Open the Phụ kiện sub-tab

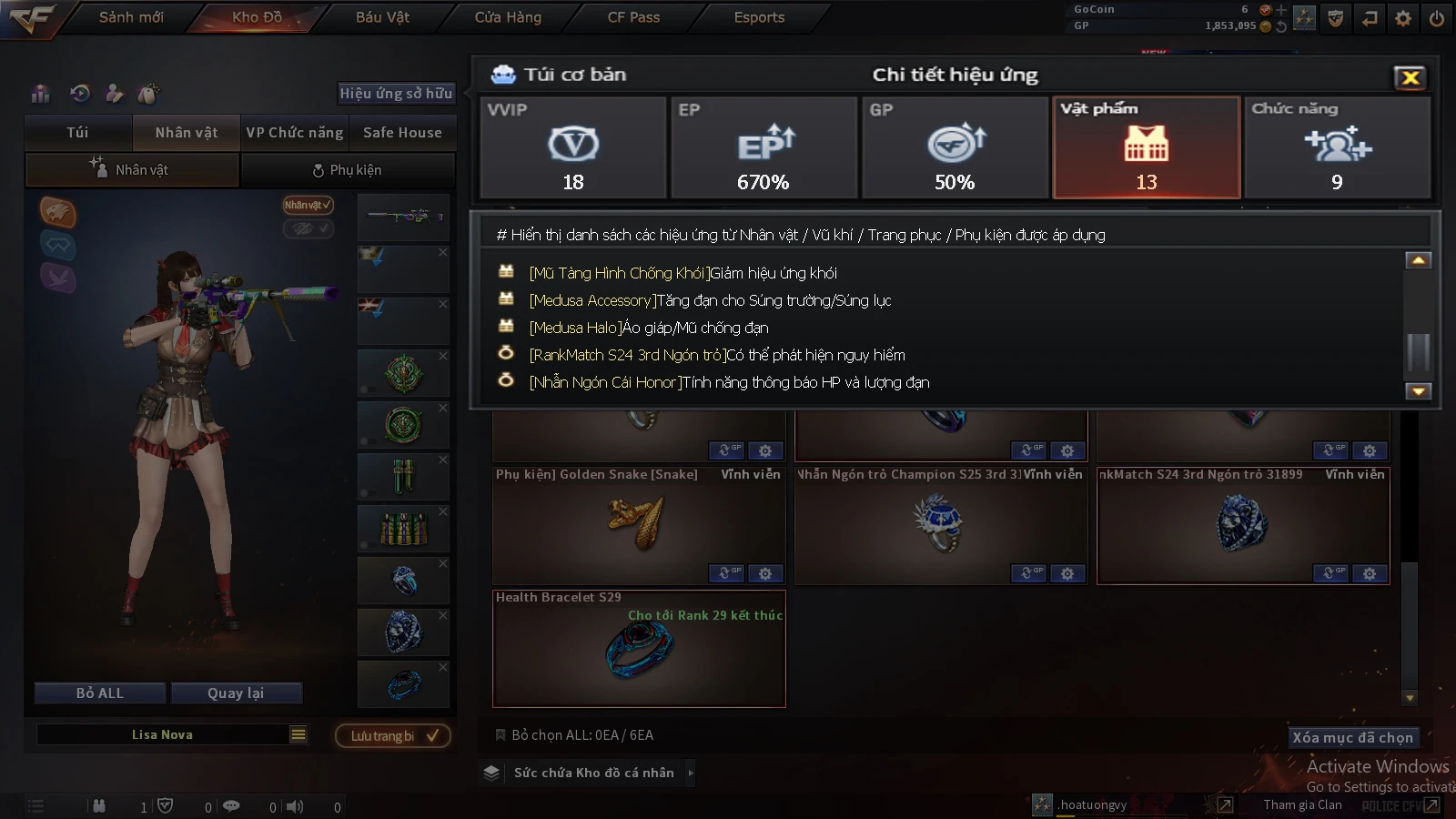point(347,170)
